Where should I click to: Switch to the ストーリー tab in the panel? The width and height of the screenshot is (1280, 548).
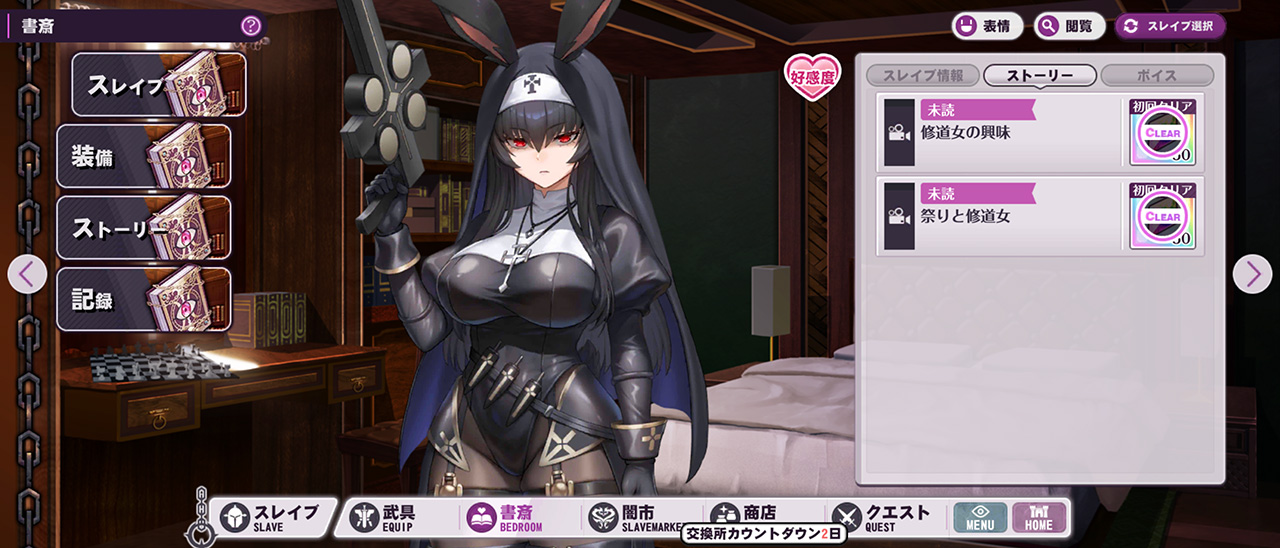(x=1040, y=76)
